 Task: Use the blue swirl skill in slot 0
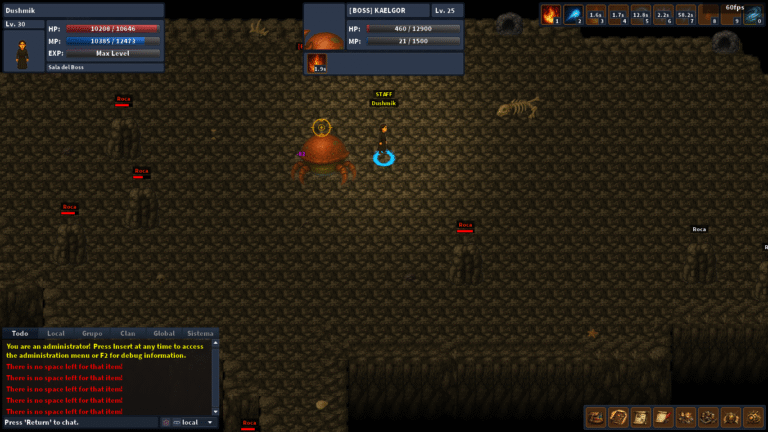(752, 14)
